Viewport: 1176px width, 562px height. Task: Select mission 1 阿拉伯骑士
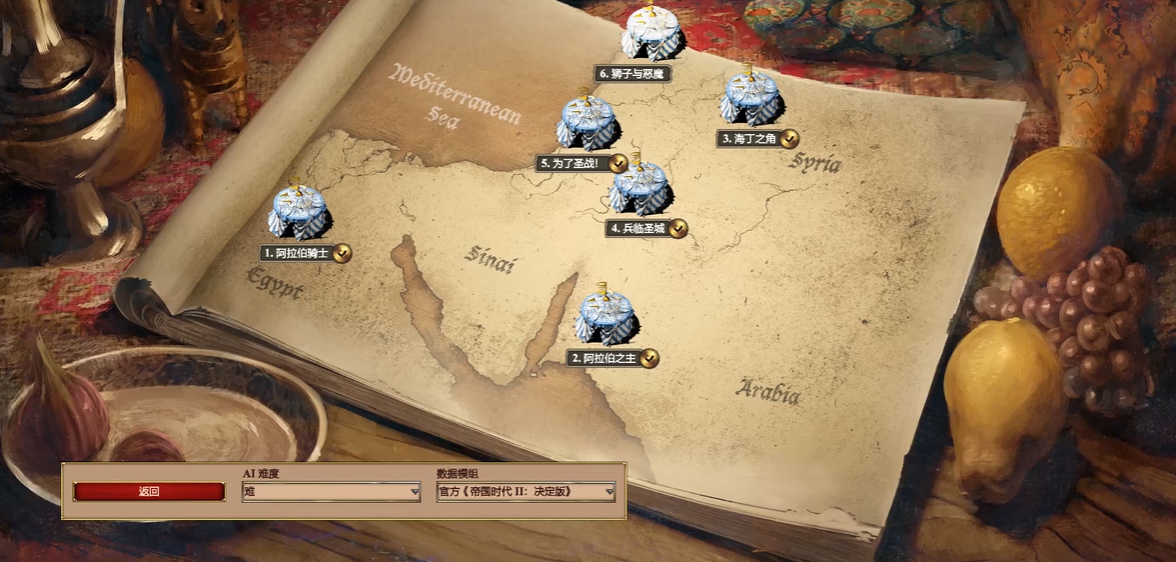click(297, 212)
